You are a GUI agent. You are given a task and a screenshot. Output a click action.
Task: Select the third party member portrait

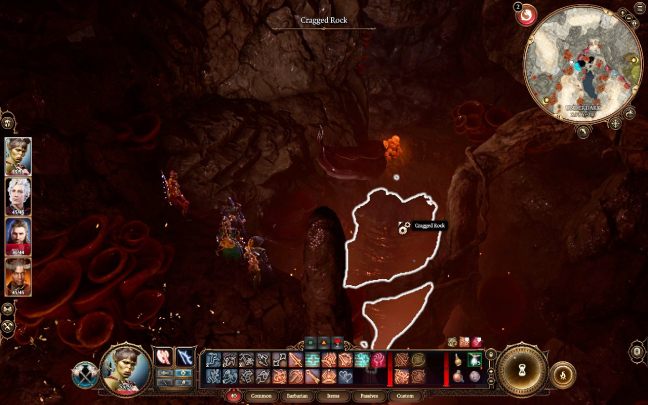[x=19, y=235]
